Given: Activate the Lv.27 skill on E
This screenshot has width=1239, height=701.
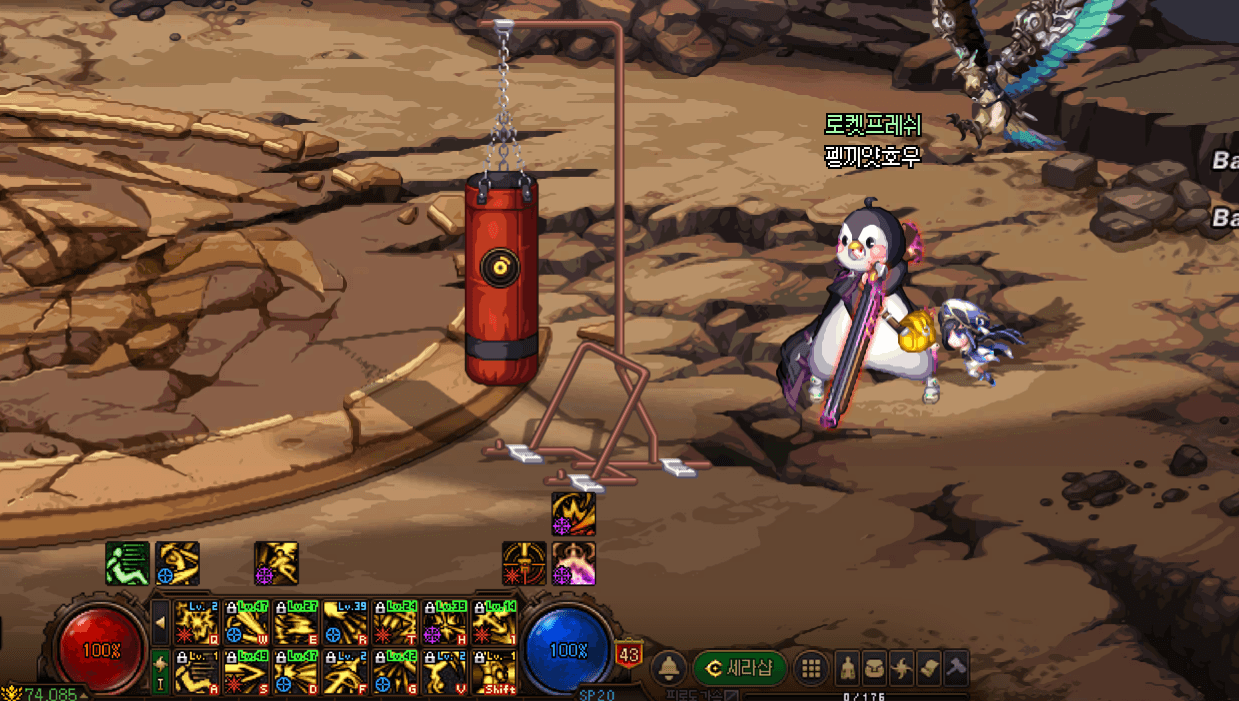Looking at the screenshot, I should point(296,622).
